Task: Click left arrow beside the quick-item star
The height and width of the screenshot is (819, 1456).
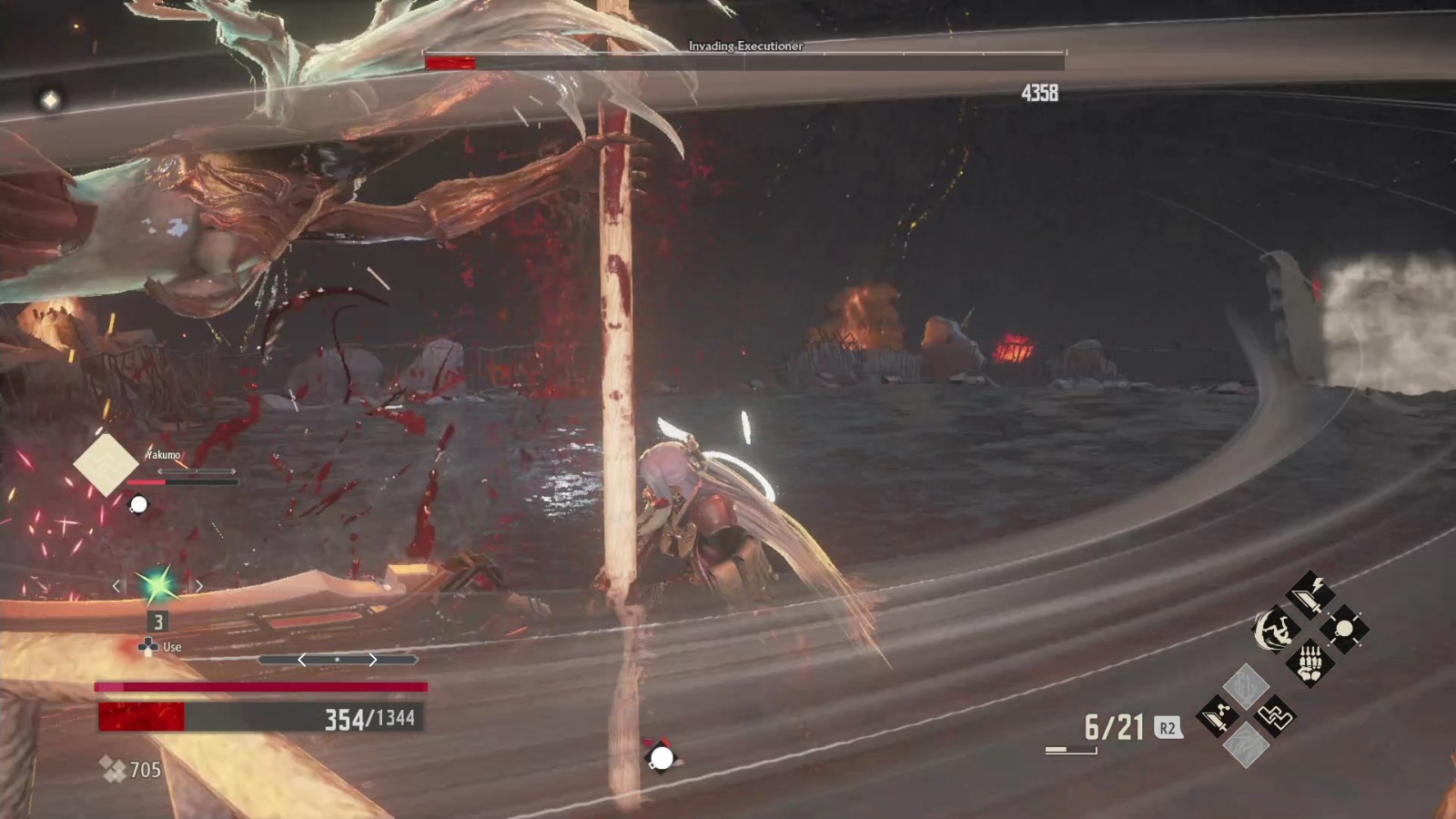Action: coord(116,586)
